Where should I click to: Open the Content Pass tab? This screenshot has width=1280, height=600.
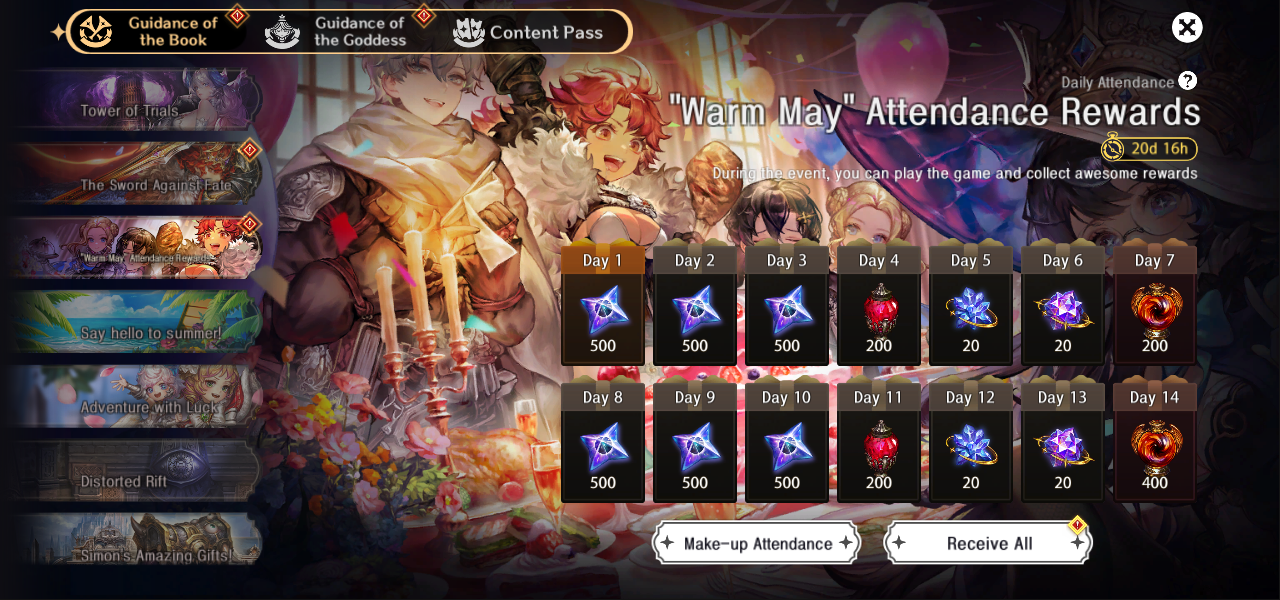528,32
